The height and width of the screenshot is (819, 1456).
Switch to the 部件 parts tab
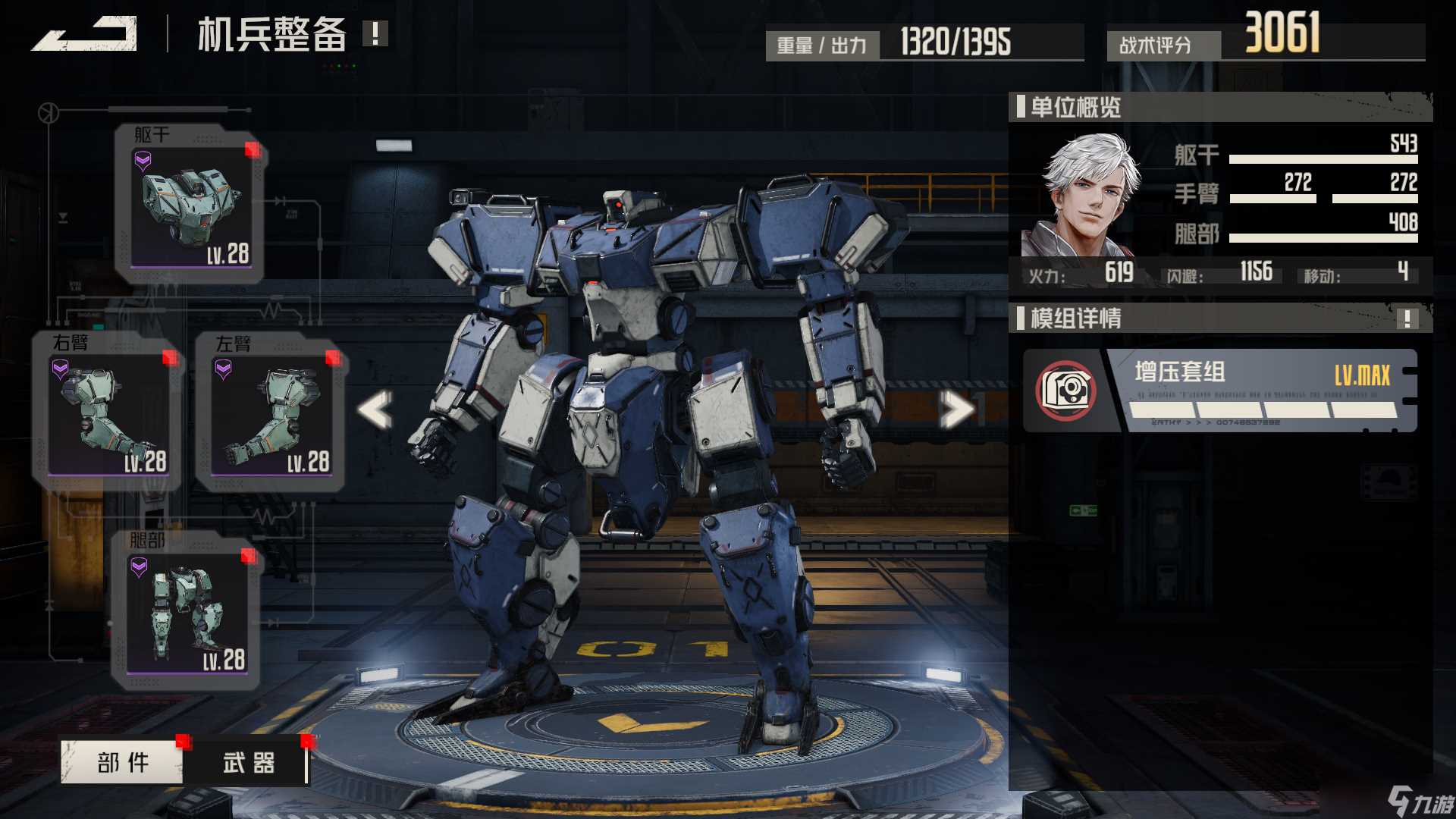click(x=122, y=762)
